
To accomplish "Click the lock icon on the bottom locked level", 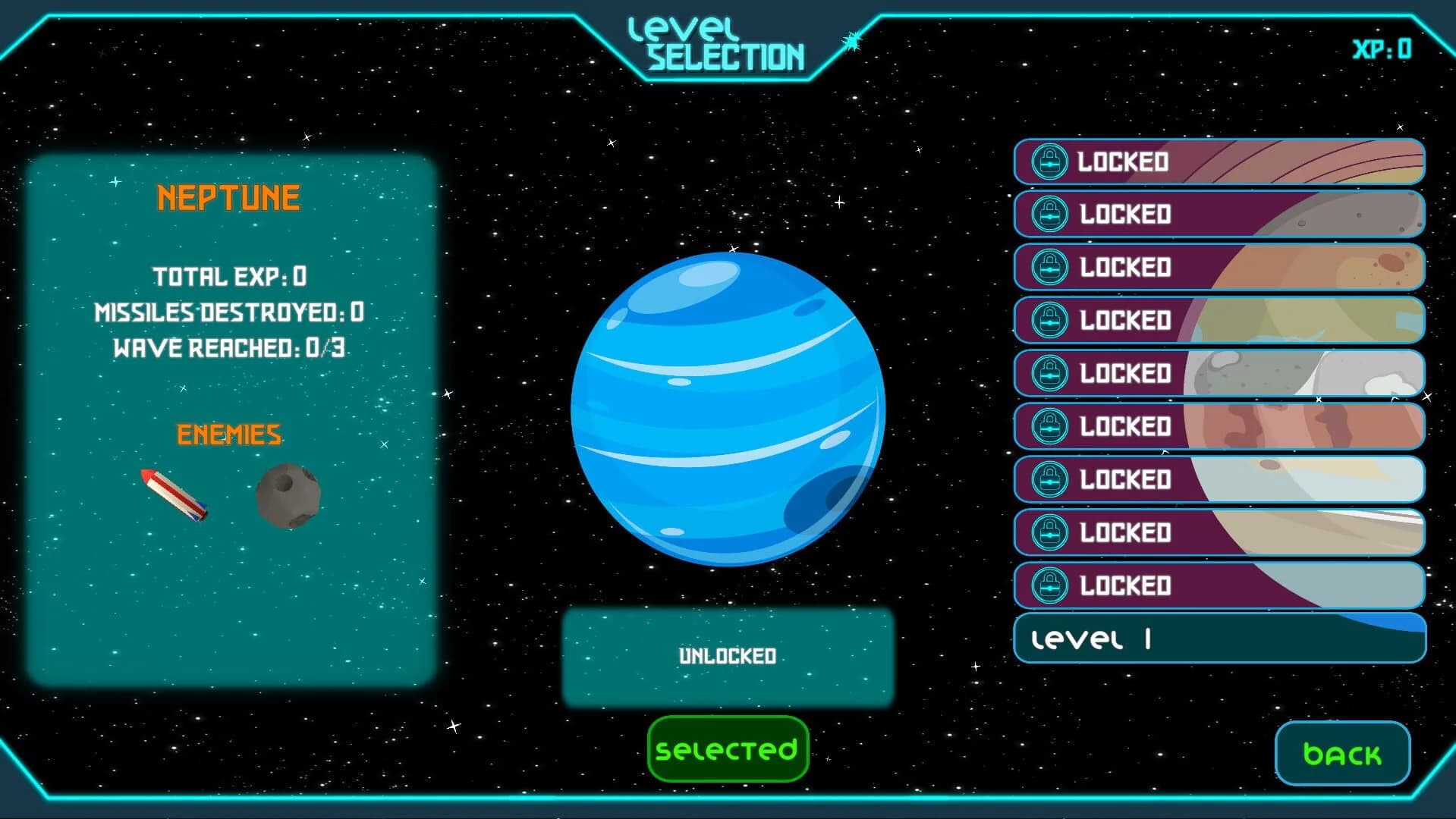I will click(x=1049, y=585).
